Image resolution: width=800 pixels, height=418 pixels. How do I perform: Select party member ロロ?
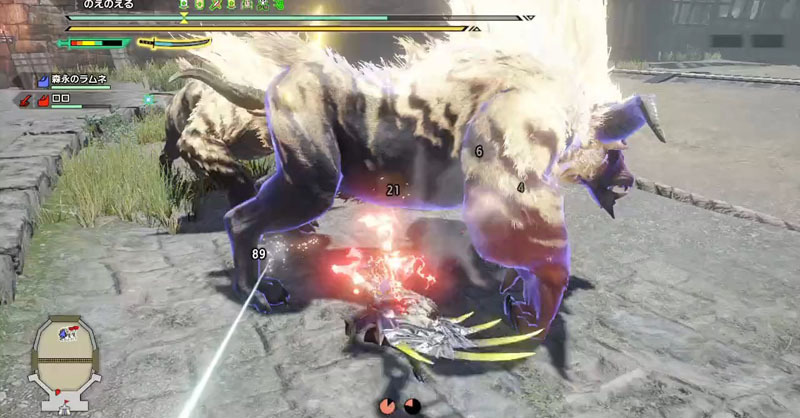point(62,100)
